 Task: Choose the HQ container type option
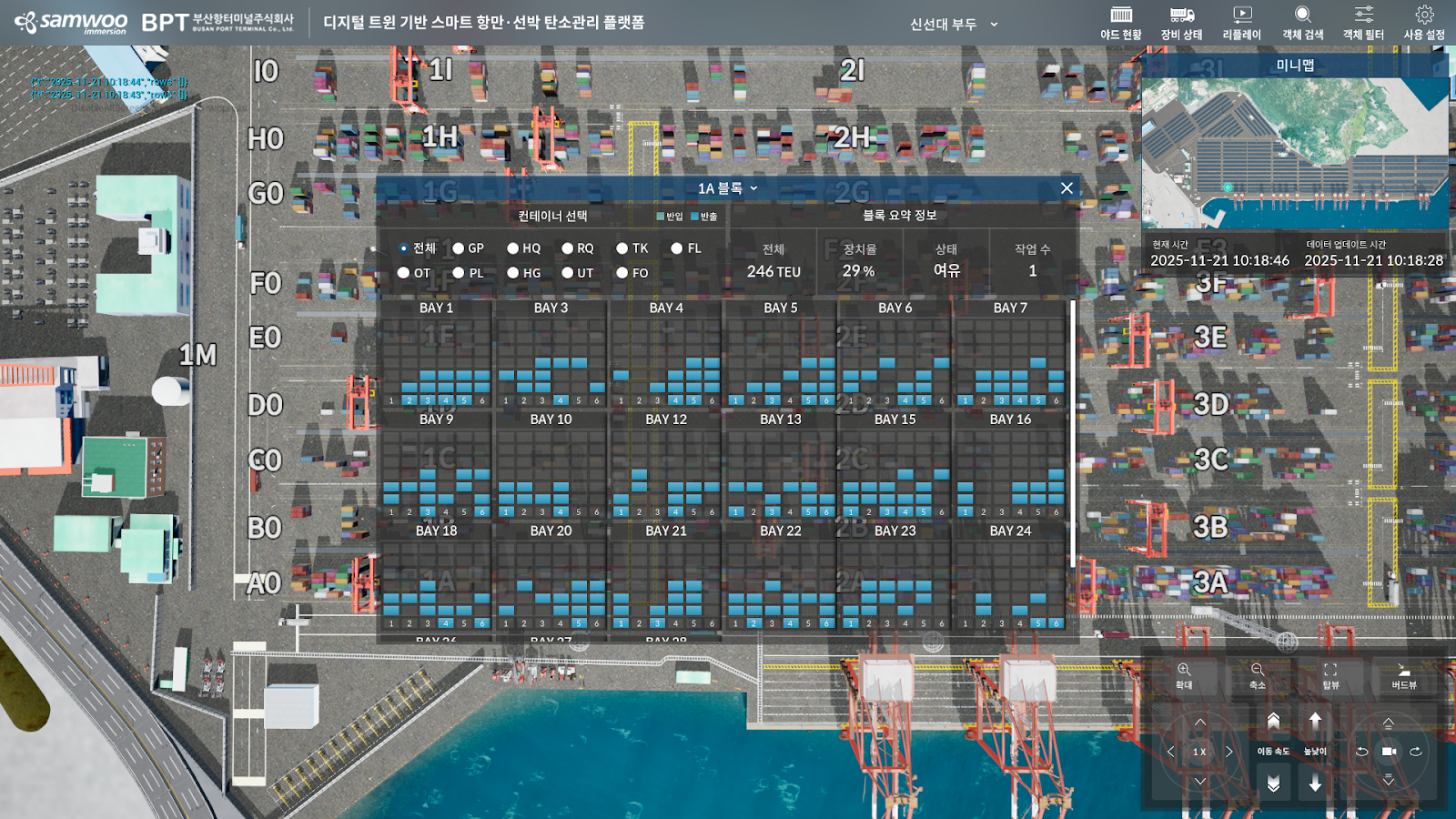[x=513, y=248]
